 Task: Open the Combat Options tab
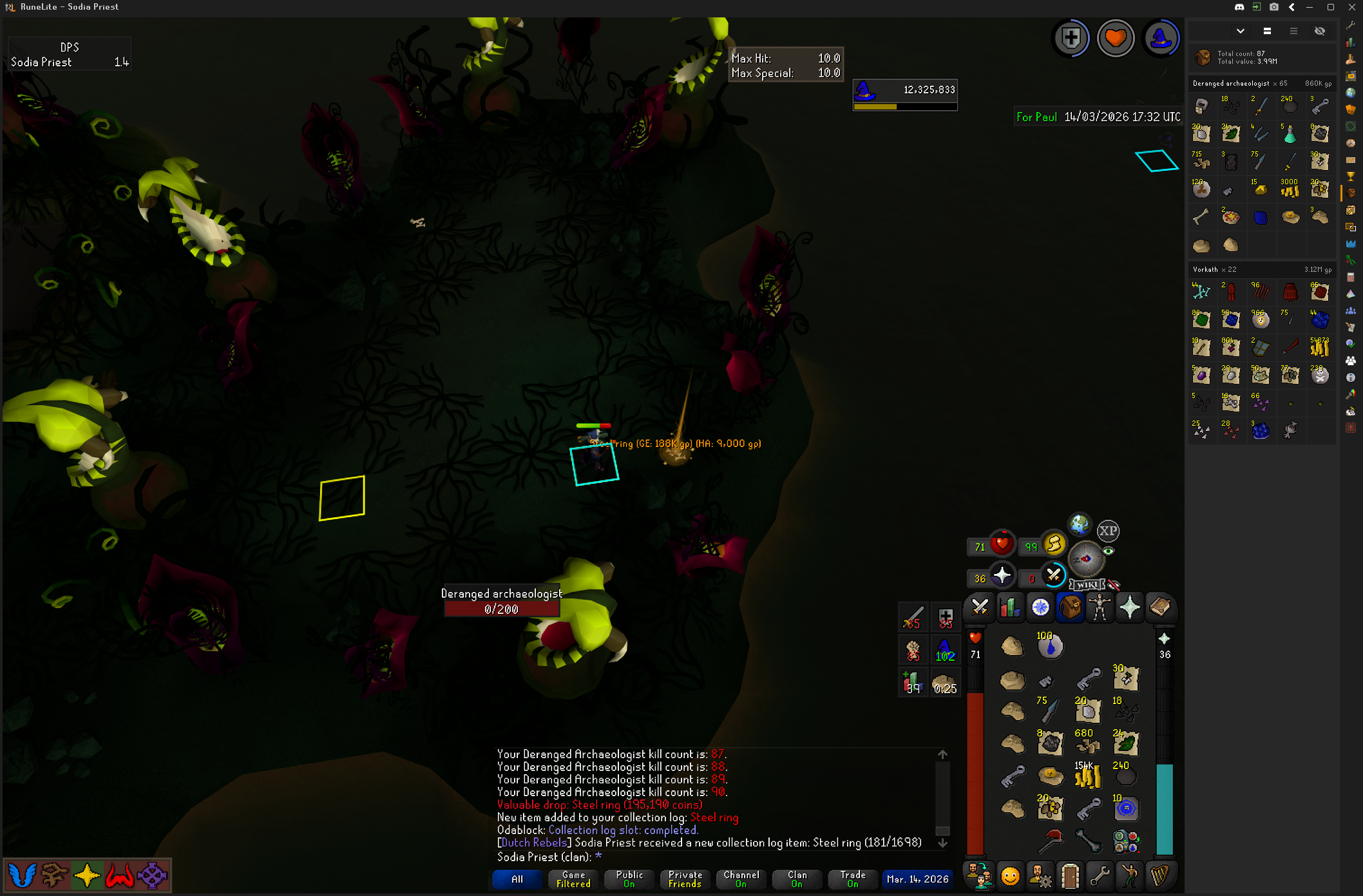(x=980, y=607)
